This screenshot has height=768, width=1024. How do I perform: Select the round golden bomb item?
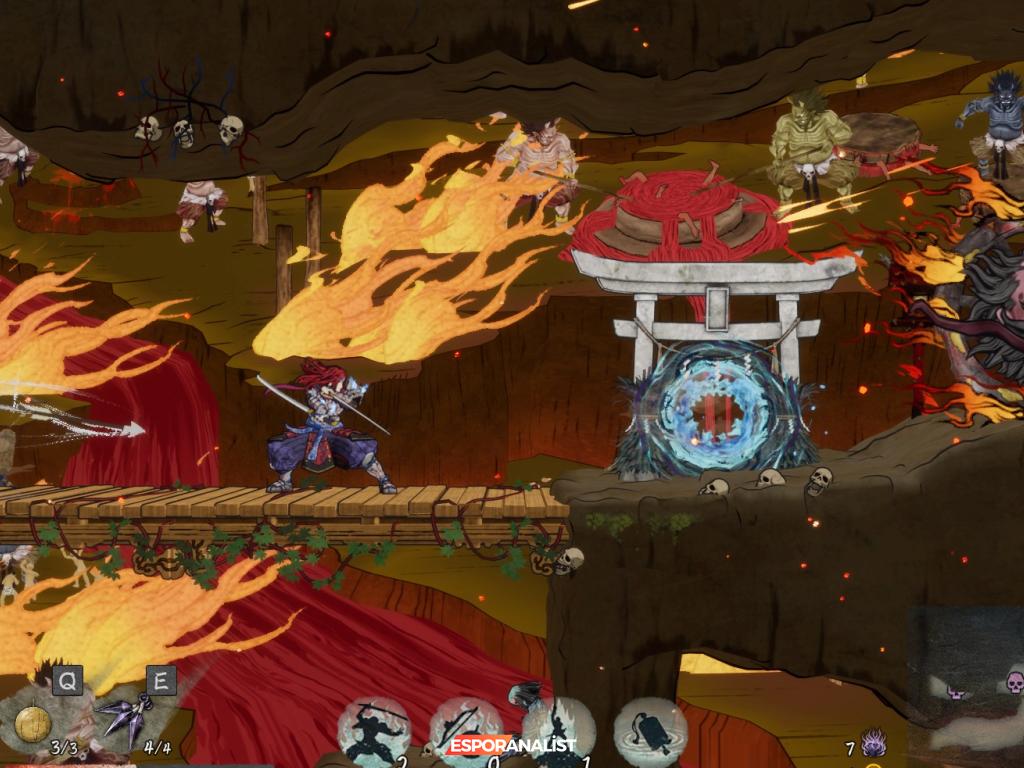tap(32, 723)
